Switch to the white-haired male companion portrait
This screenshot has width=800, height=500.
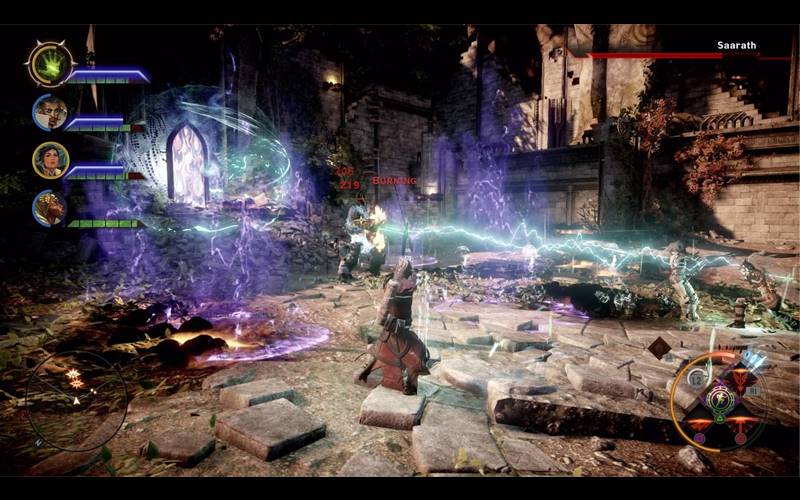click(x=49, y=112)
